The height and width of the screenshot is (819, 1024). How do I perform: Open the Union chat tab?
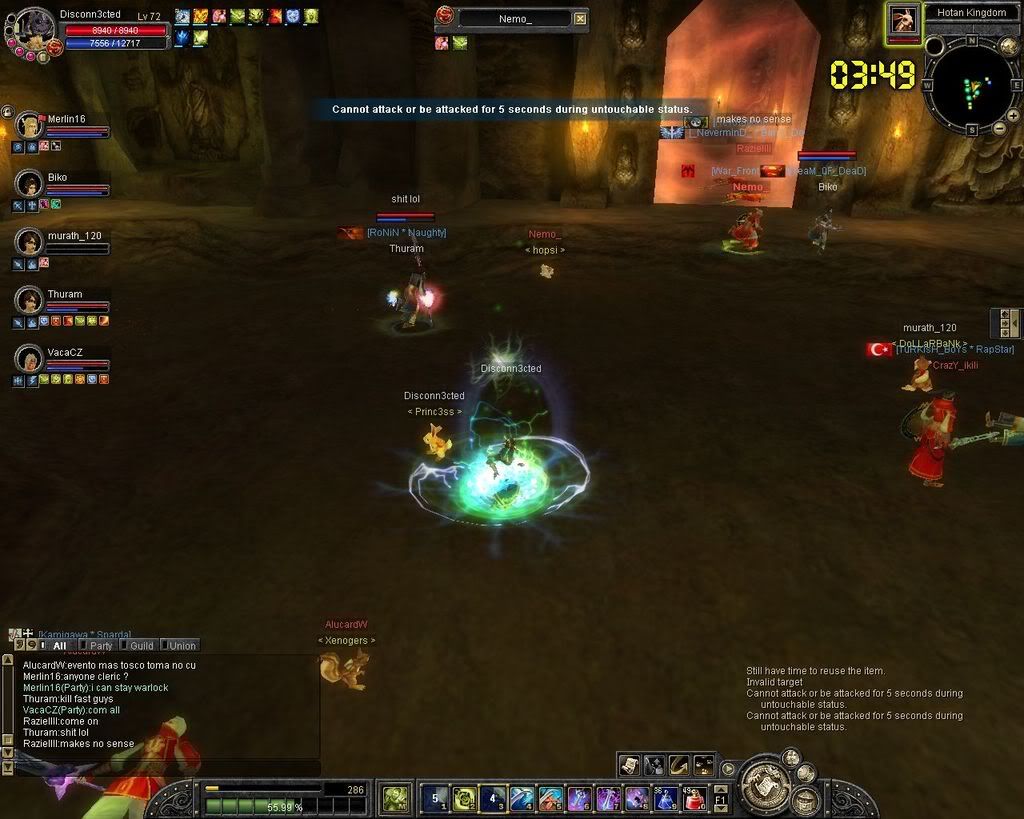180,646
